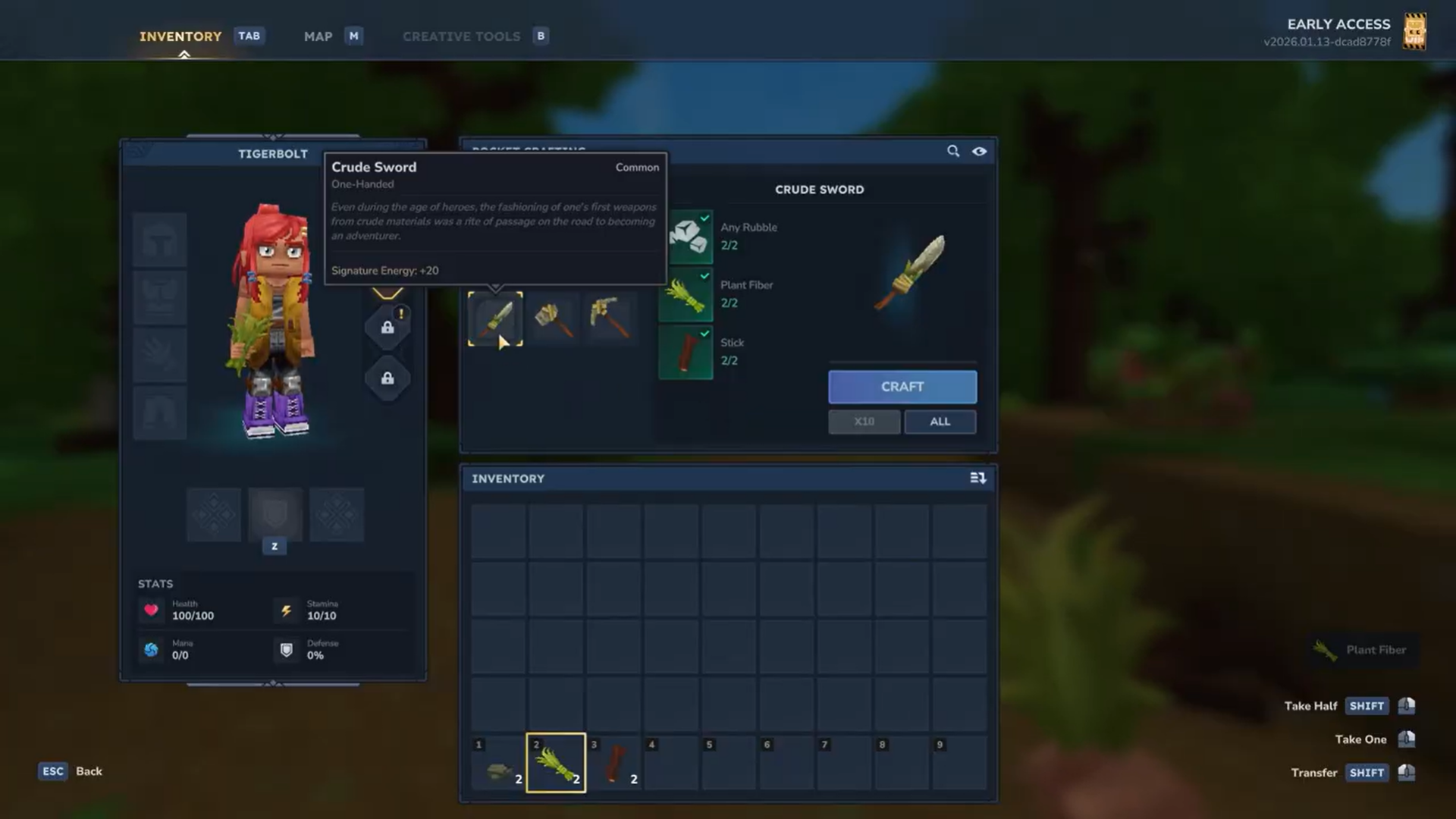The width and height of the screenshot is (1456, 819).
Task: Select the torch recipe in Pocket Crafting
Action: tap(553, 318)
